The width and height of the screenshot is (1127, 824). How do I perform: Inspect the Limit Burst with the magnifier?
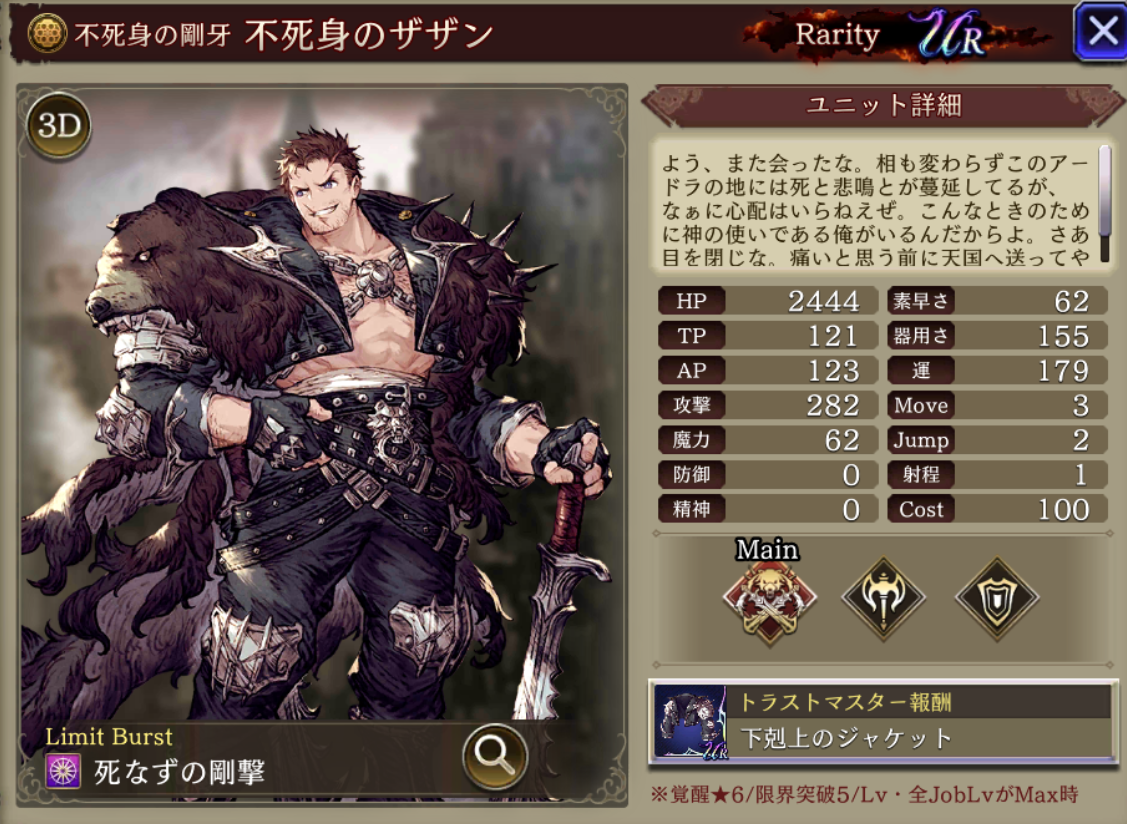click(x=495, y=754)
